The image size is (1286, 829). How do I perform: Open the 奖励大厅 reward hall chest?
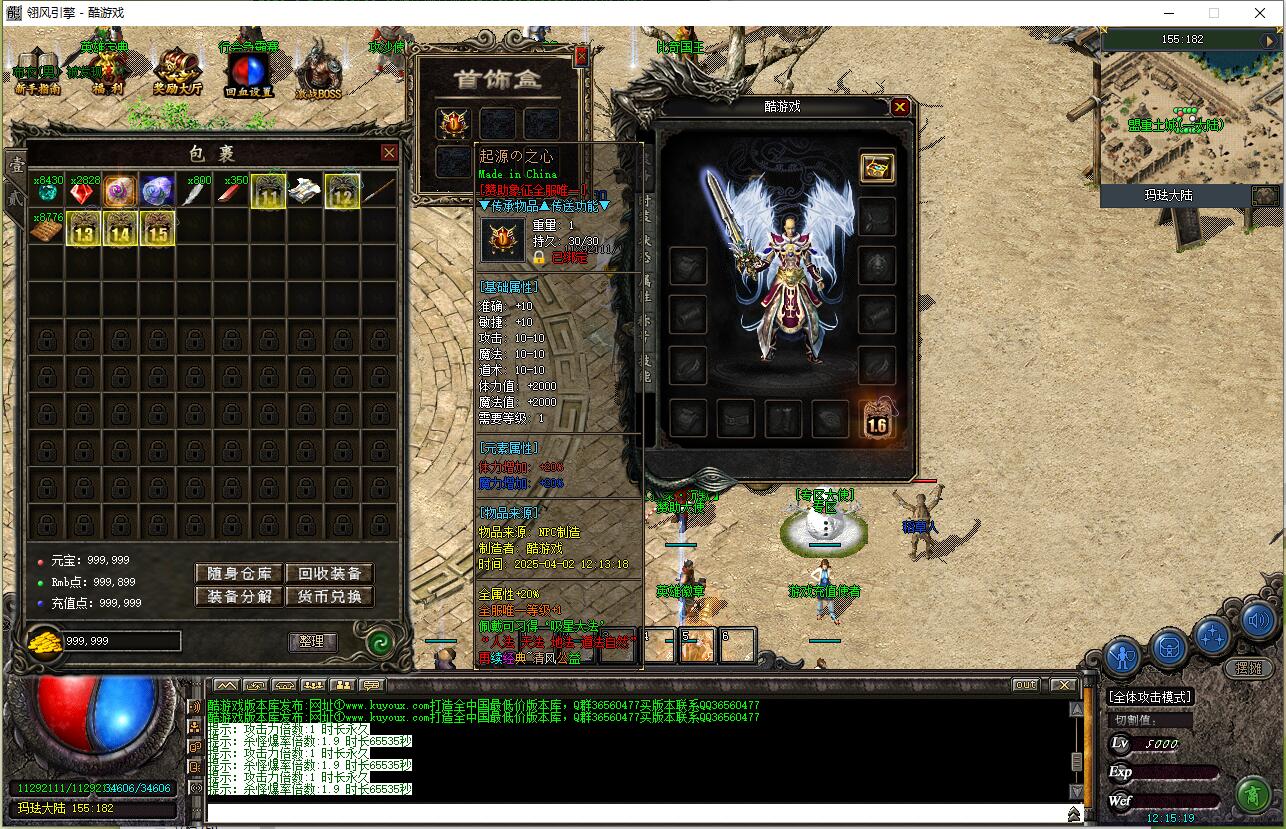pos(177,72)
